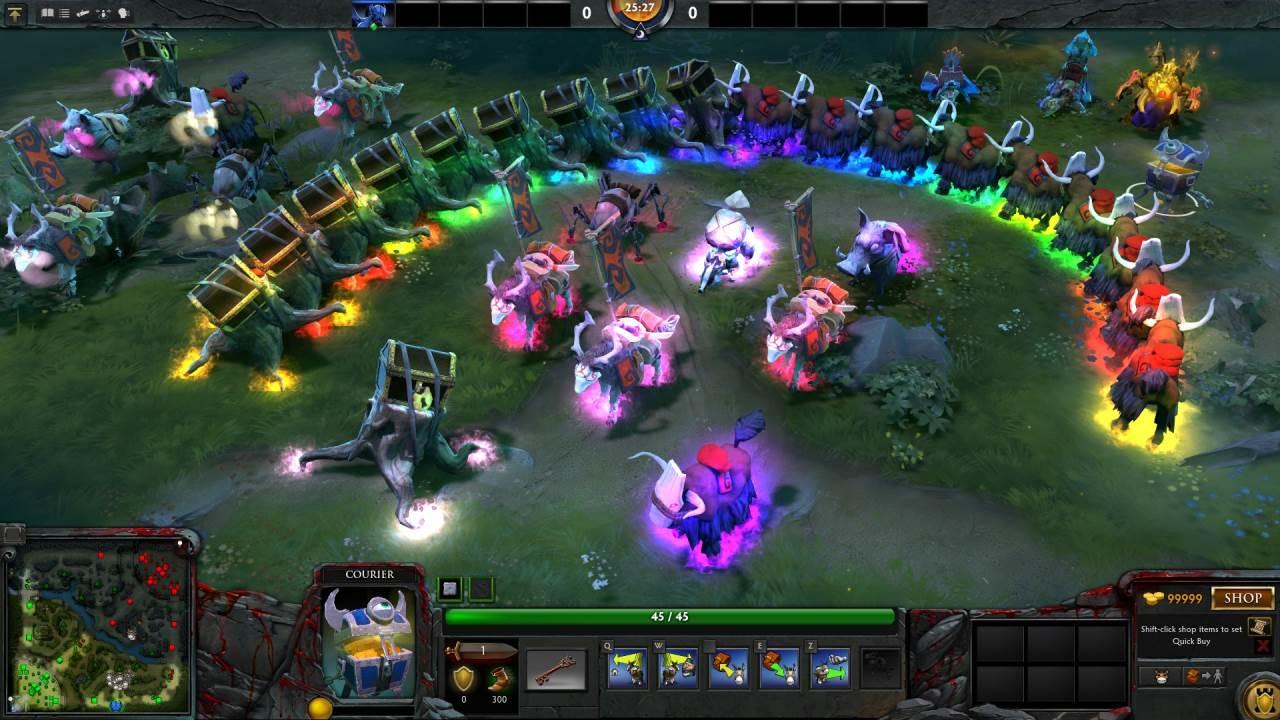Screen dimensions: 1280x720
Task: Select the courier's Retrieve Items ability (Q)
Action: 627,670
